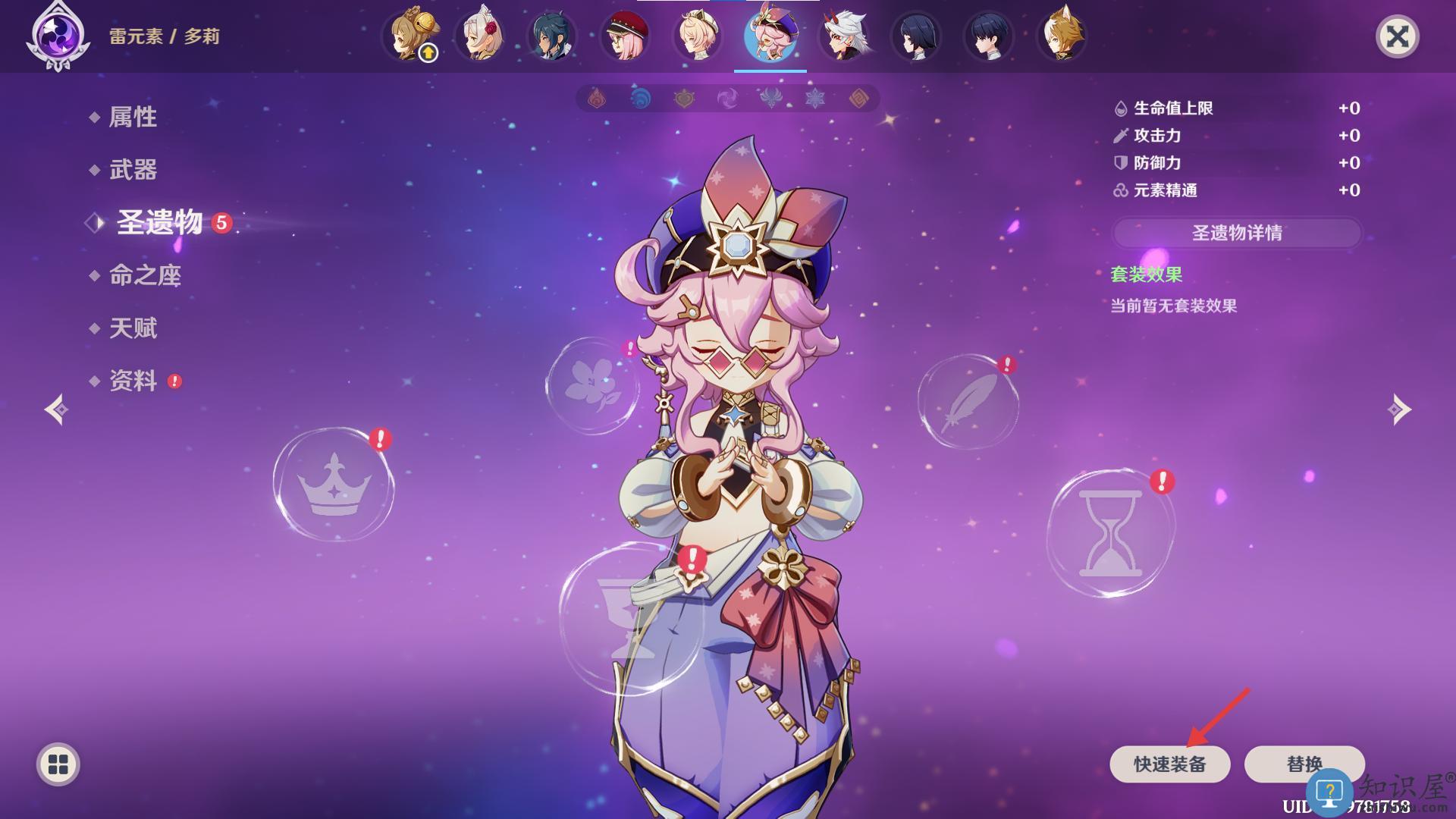Switch to the 天赋 talents menu
Viewport: 1456px width, 819px height.
(133, 328)
